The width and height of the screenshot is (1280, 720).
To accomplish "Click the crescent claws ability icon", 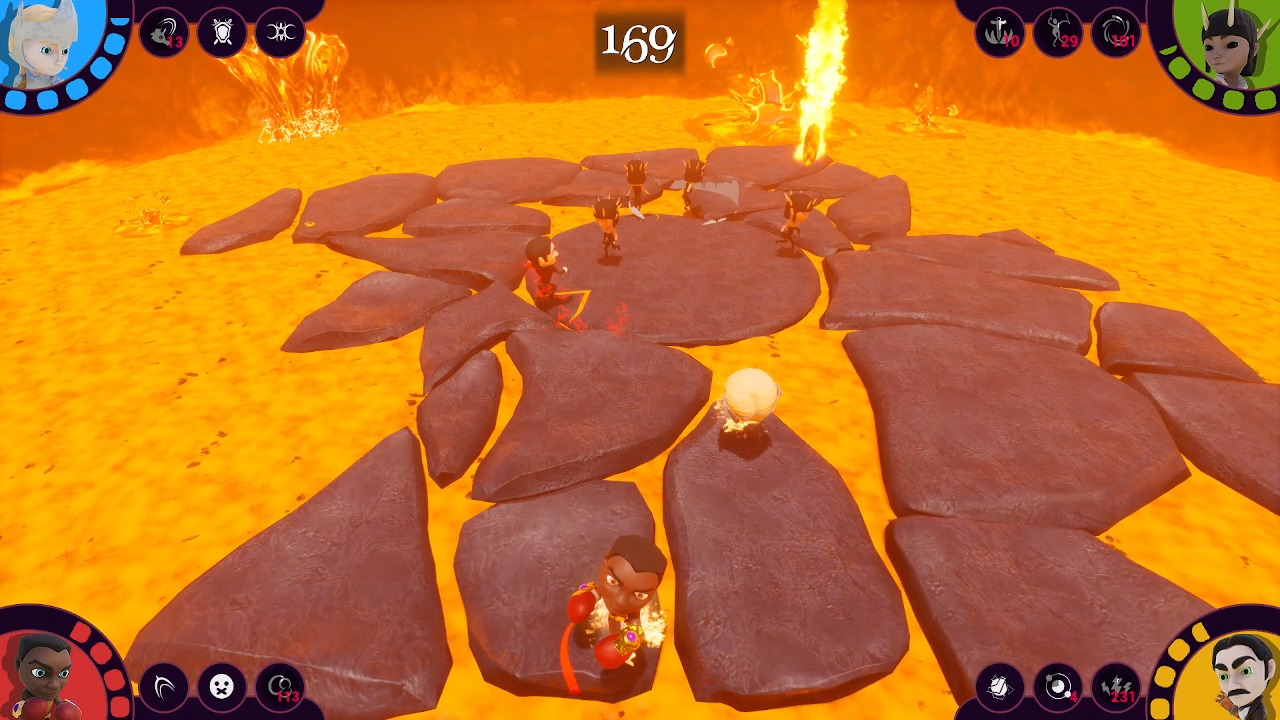I will (x=280, y=30).
